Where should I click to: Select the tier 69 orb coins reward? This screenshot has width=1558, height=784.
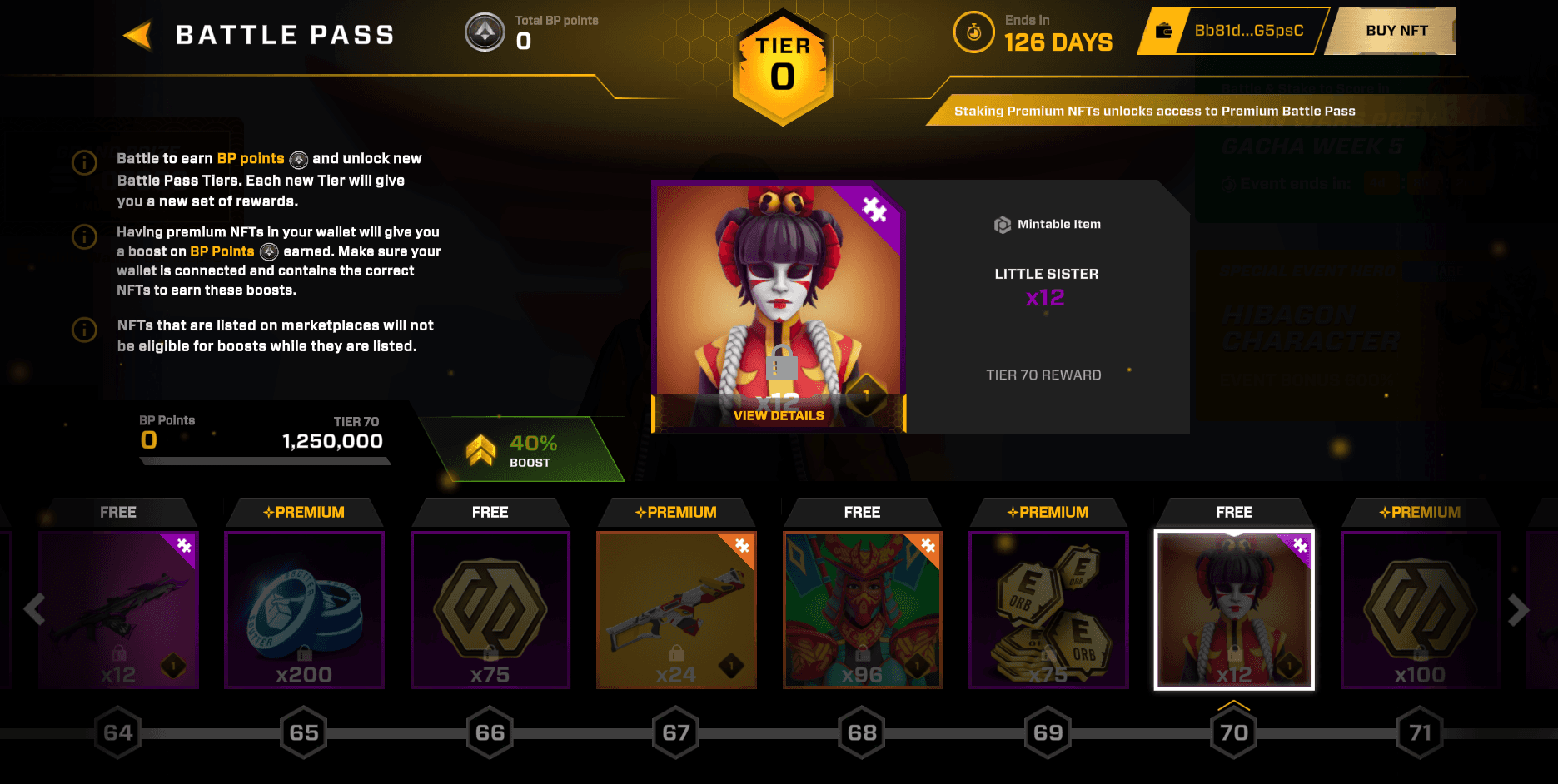click(x=1048, y=610)
